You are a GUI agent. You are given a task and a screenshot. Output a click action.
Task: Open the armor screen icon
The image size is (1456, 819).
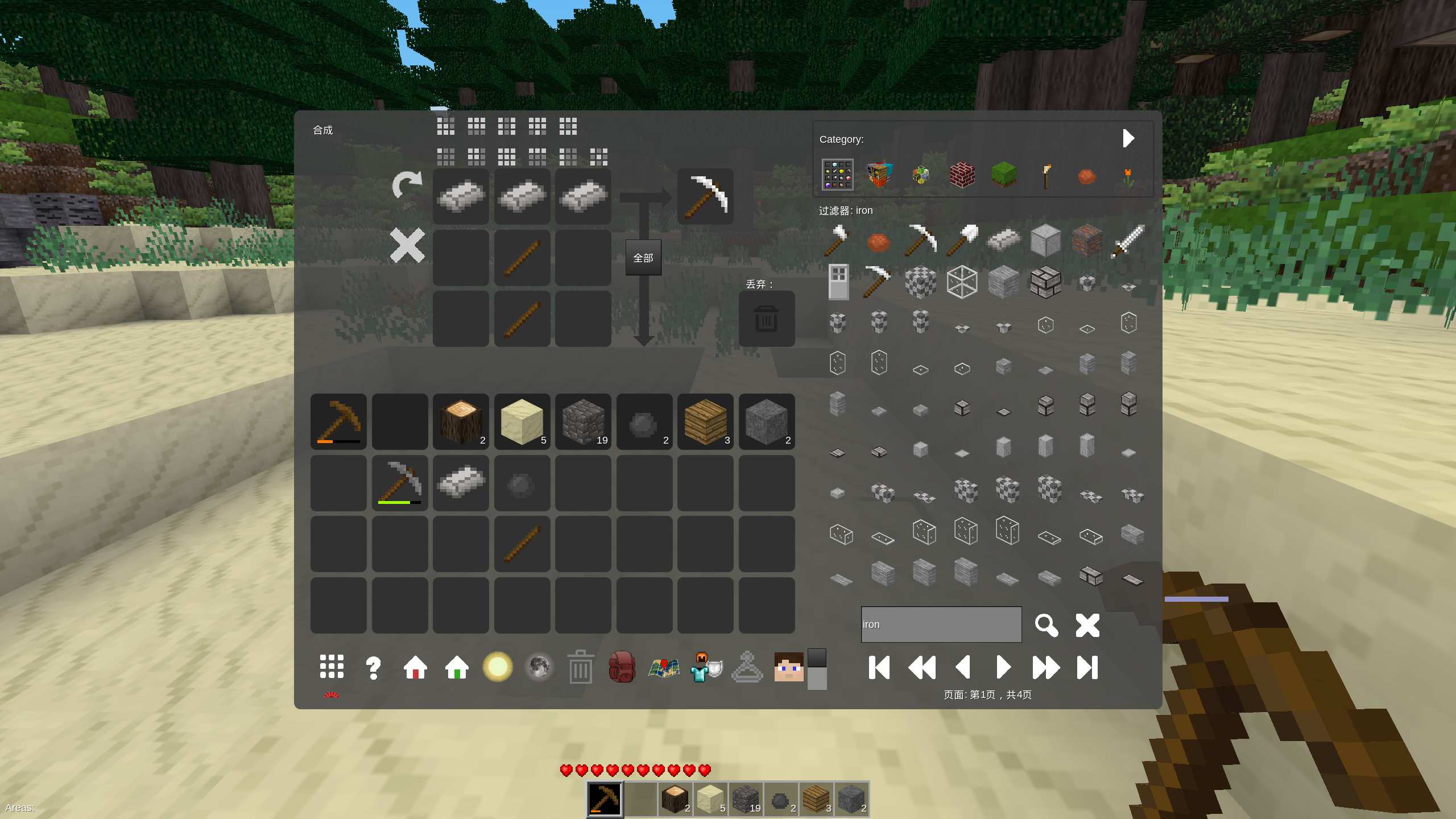tap(705, 668)
